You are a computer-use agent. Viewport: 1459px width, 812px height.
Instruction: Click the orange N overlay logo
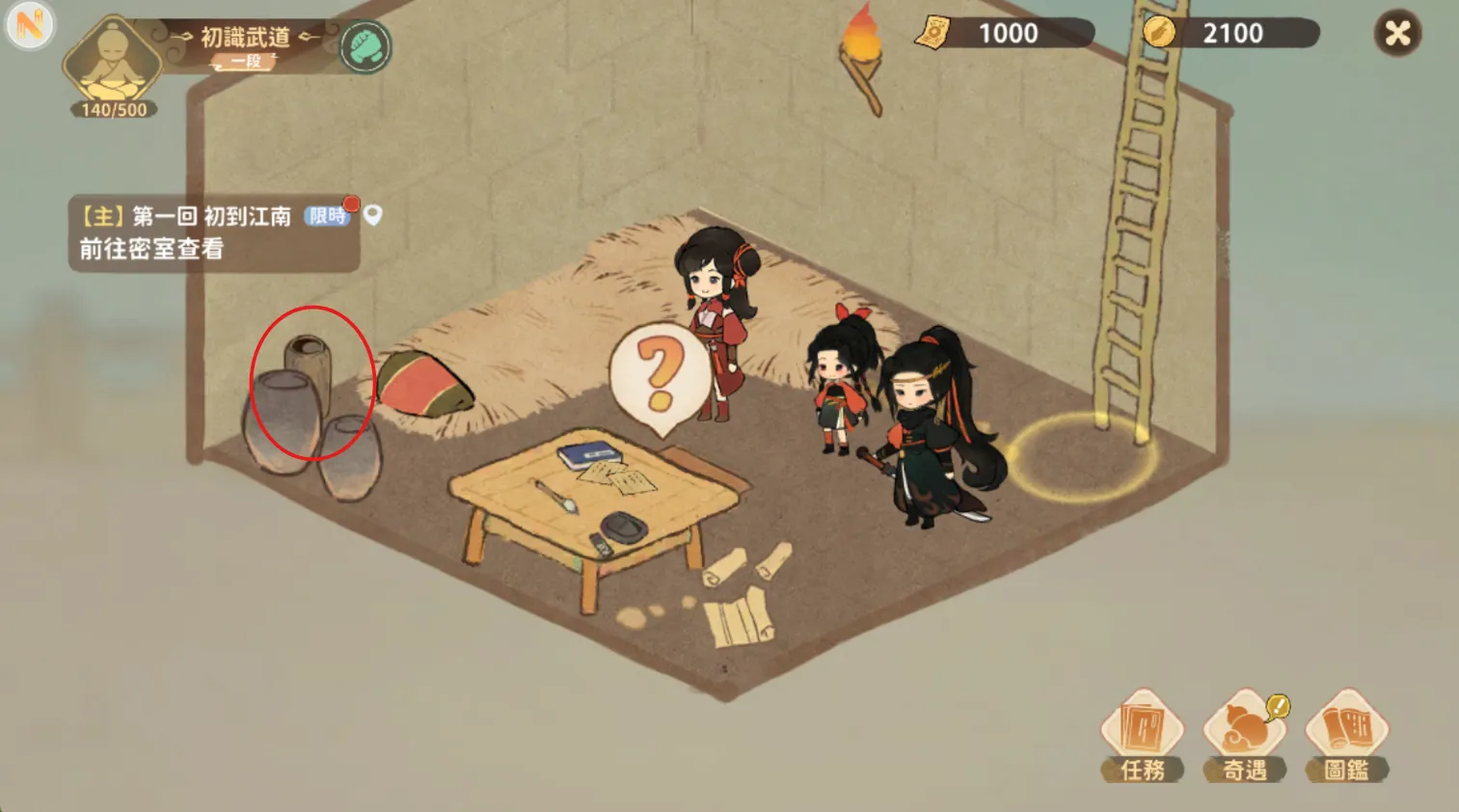29,26
